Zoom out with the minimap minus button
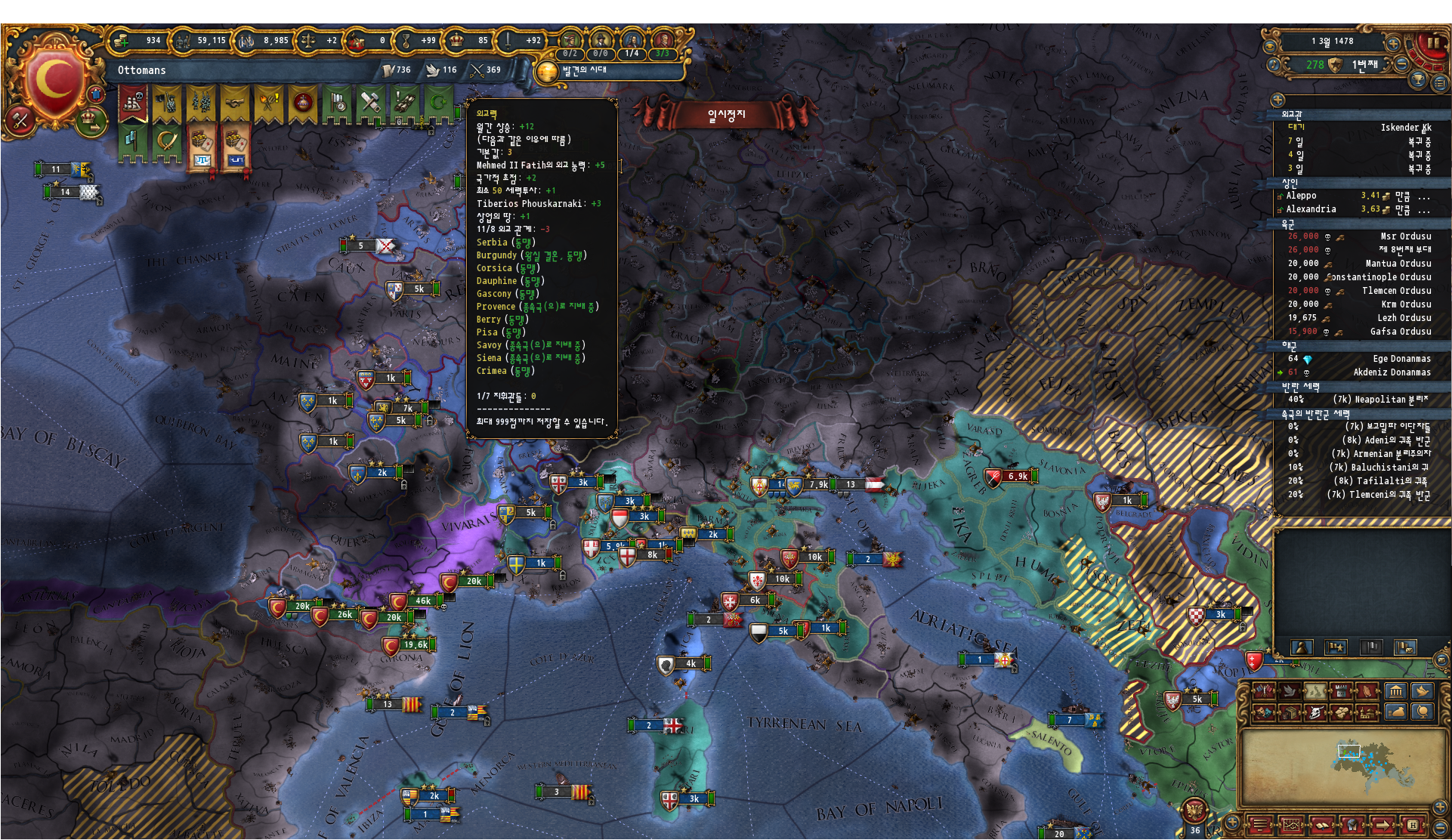 click(1441, 829)
